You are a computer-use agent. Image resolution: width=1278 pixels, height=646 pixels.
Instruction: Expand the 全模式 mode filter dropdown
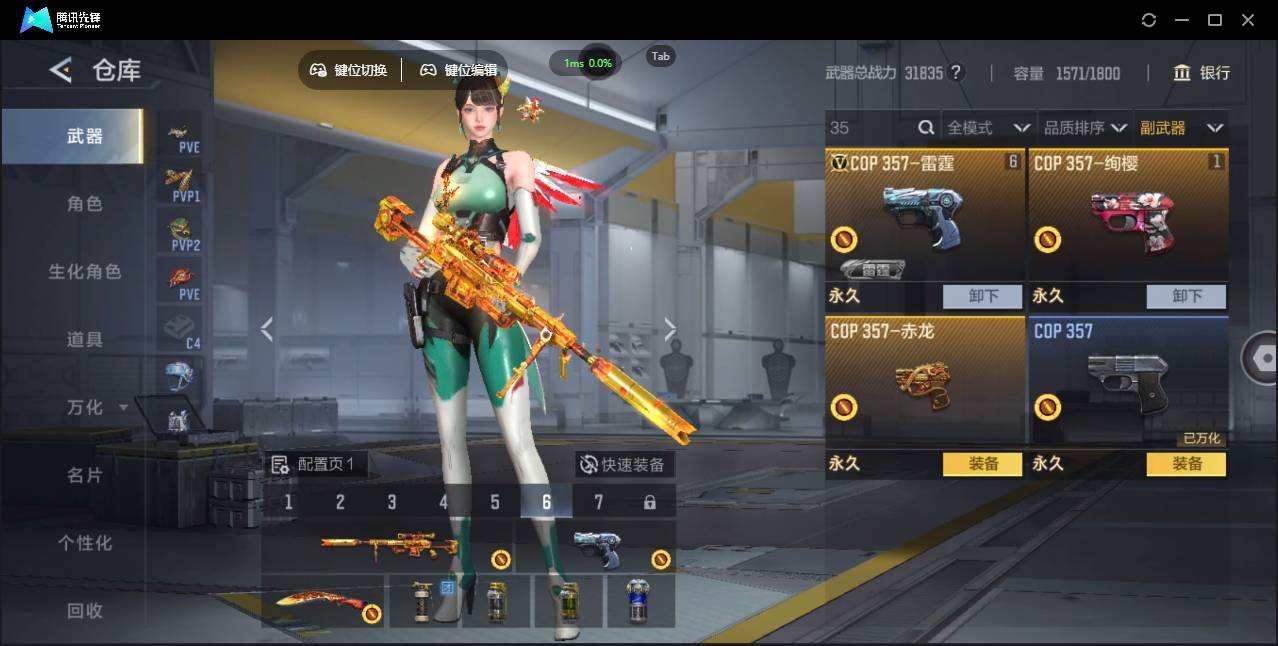(x=988, y=128)
